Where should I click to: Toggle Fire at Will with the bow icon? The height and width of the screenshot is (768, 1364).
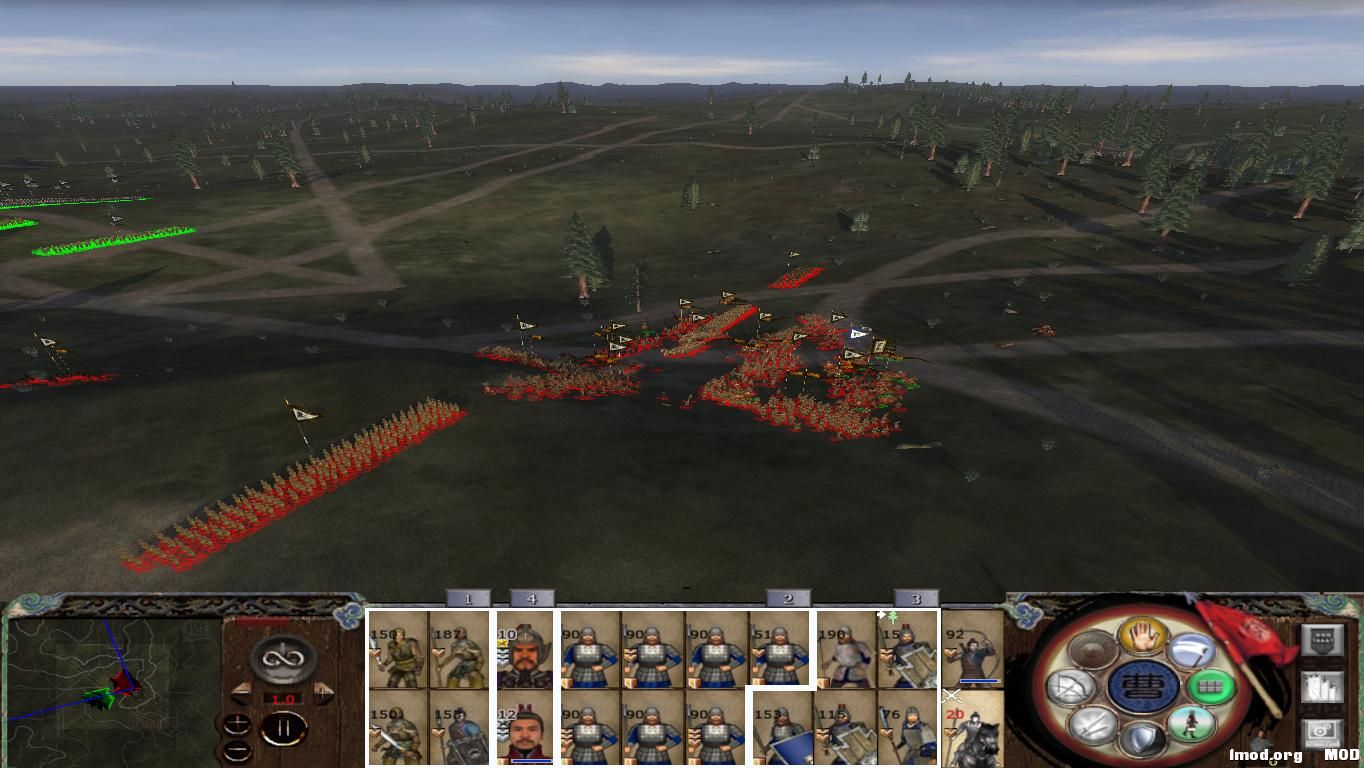tap(1070, 686)
